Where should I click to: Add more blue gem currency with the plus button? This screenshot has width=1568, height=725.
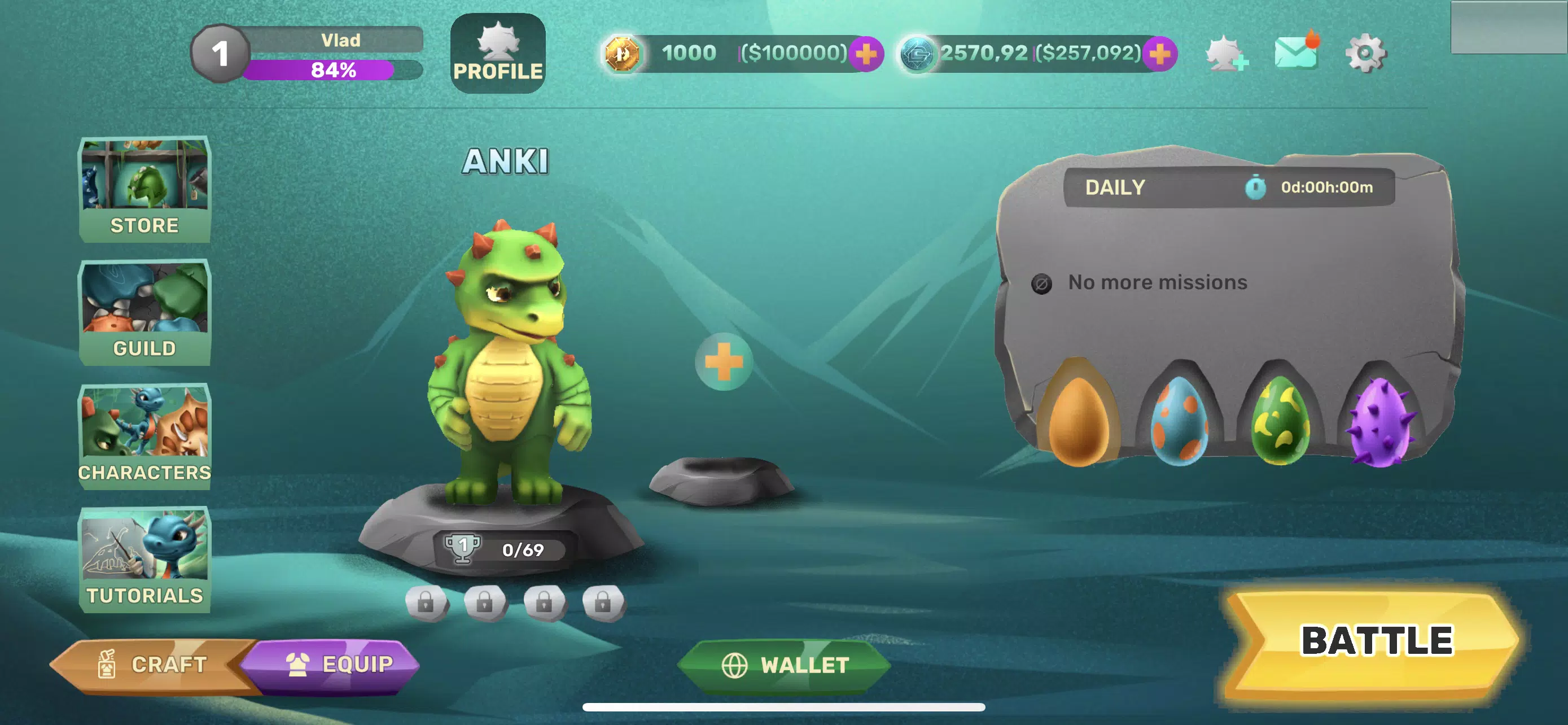1159,54
